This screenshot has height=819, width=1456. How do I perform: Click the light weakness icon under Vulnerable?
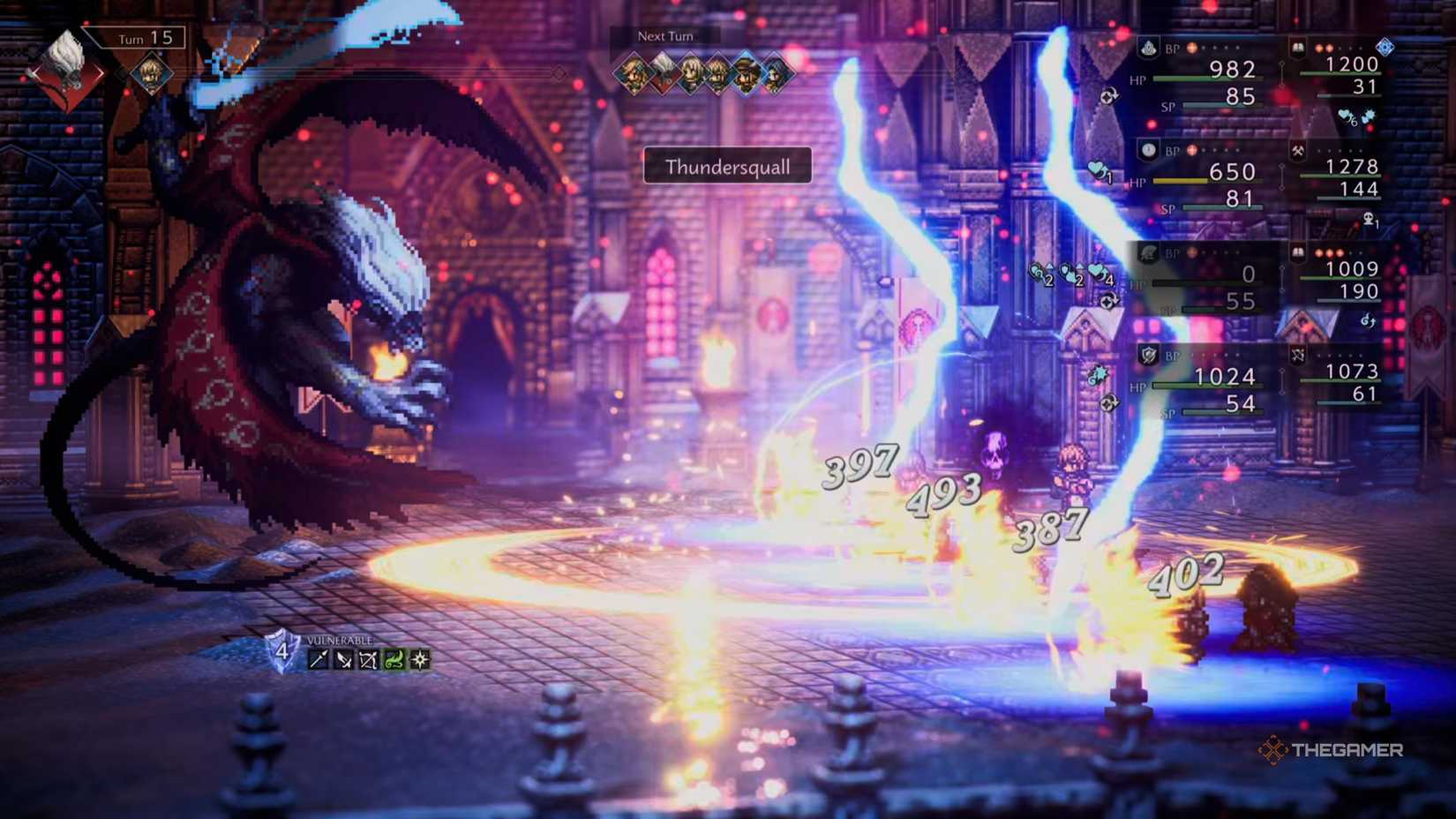(x=421, y=659)
